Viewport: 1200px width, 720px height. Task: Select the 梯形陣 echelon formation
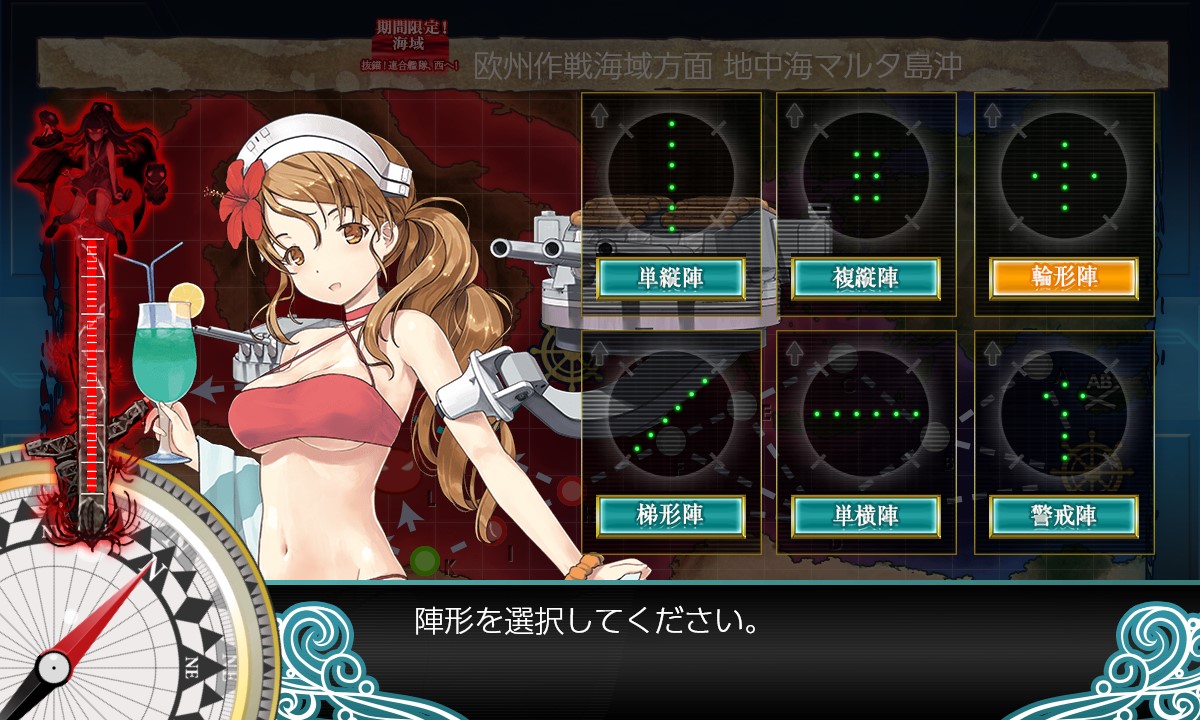(x=671, y=515)
